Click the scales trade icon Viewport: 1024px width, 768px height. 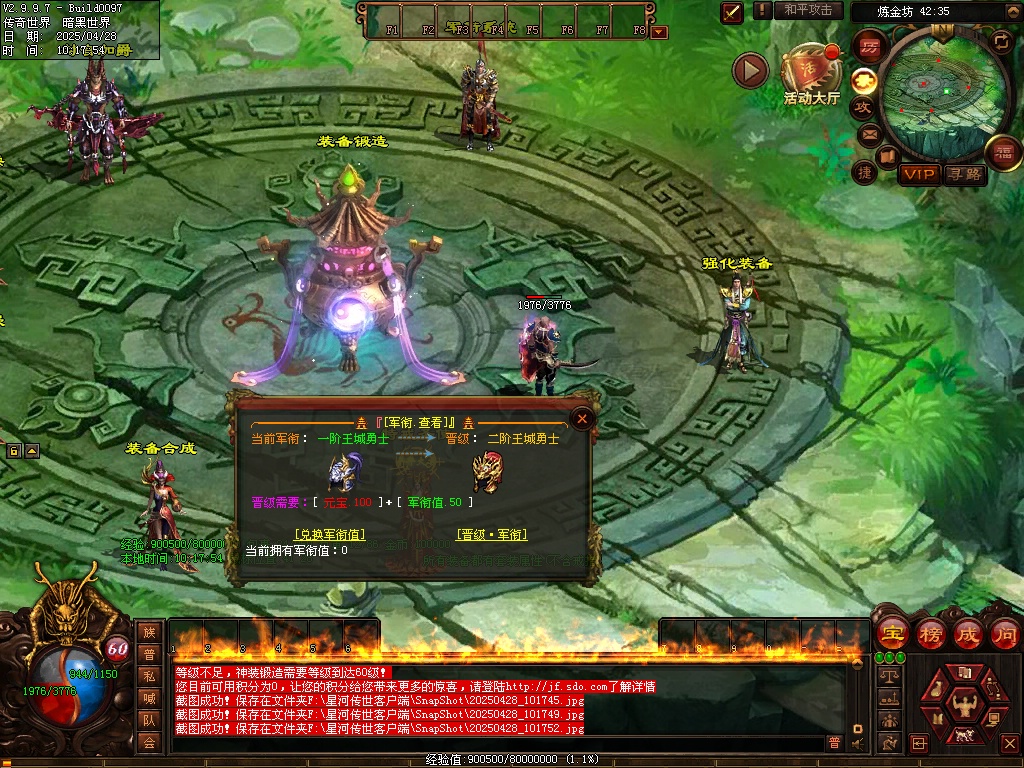click(x=887, y=677)
